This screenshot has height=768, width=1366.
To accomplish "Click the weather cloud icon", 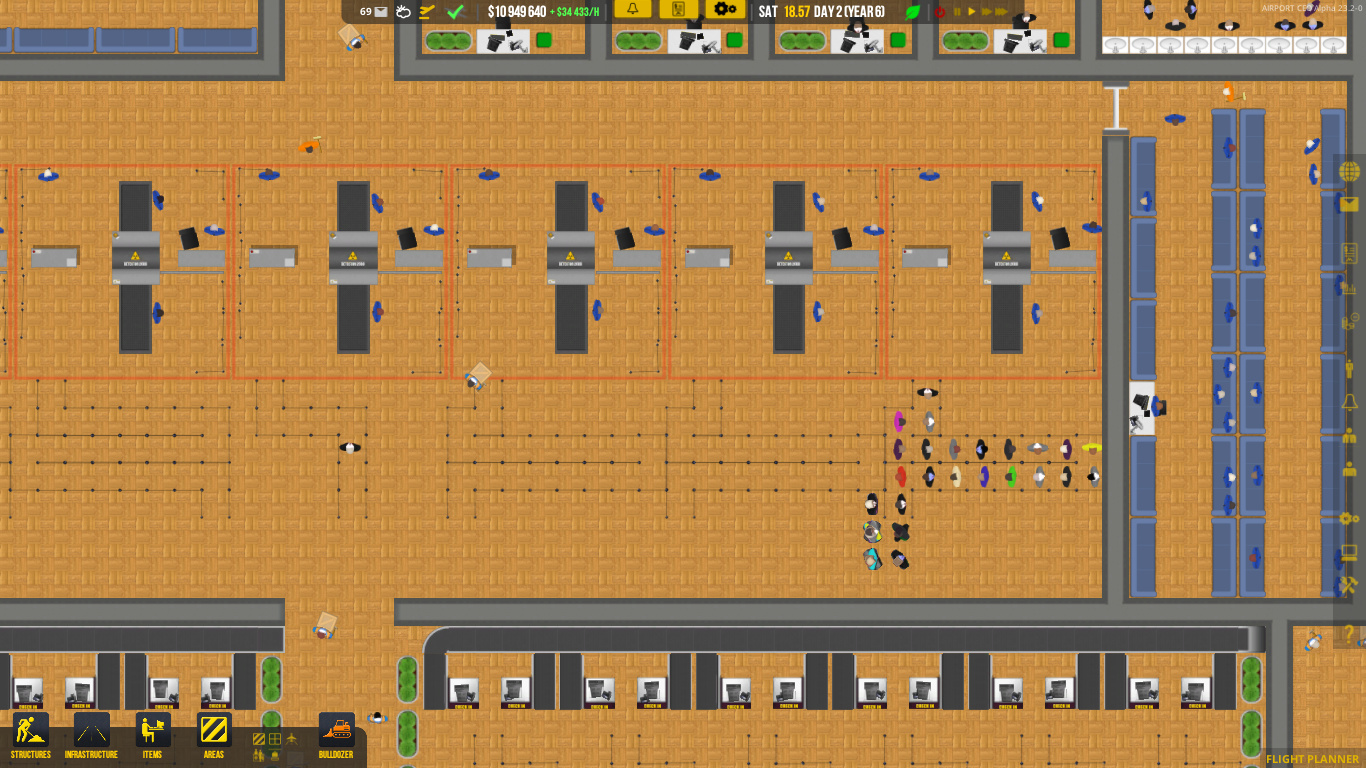I will (x=403, y=12).
